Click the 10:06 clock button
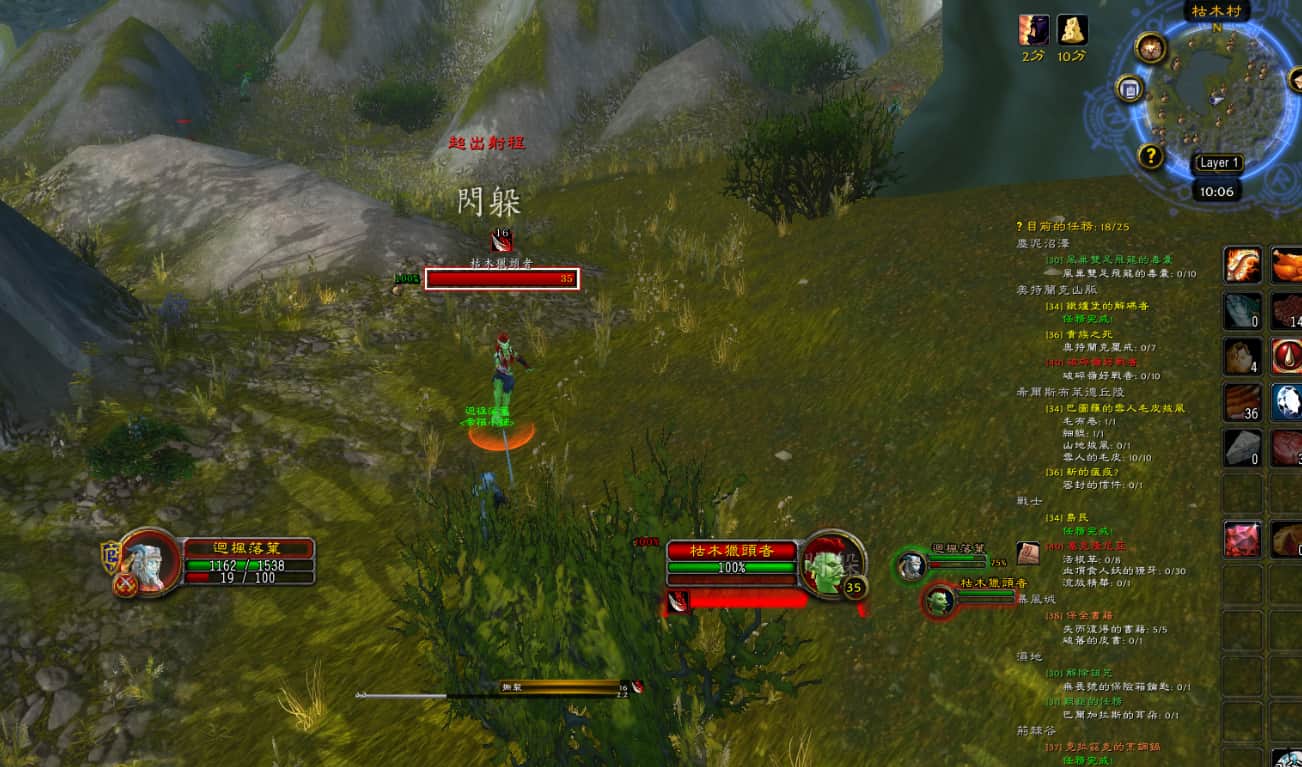 1217,191
